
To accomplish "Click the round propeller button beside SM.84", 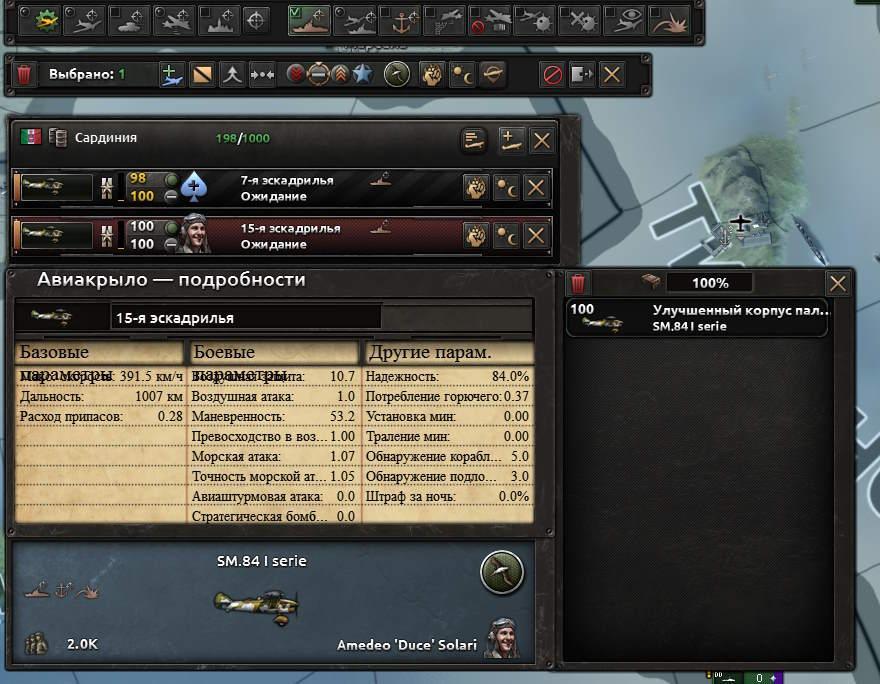I will (501, 572).
